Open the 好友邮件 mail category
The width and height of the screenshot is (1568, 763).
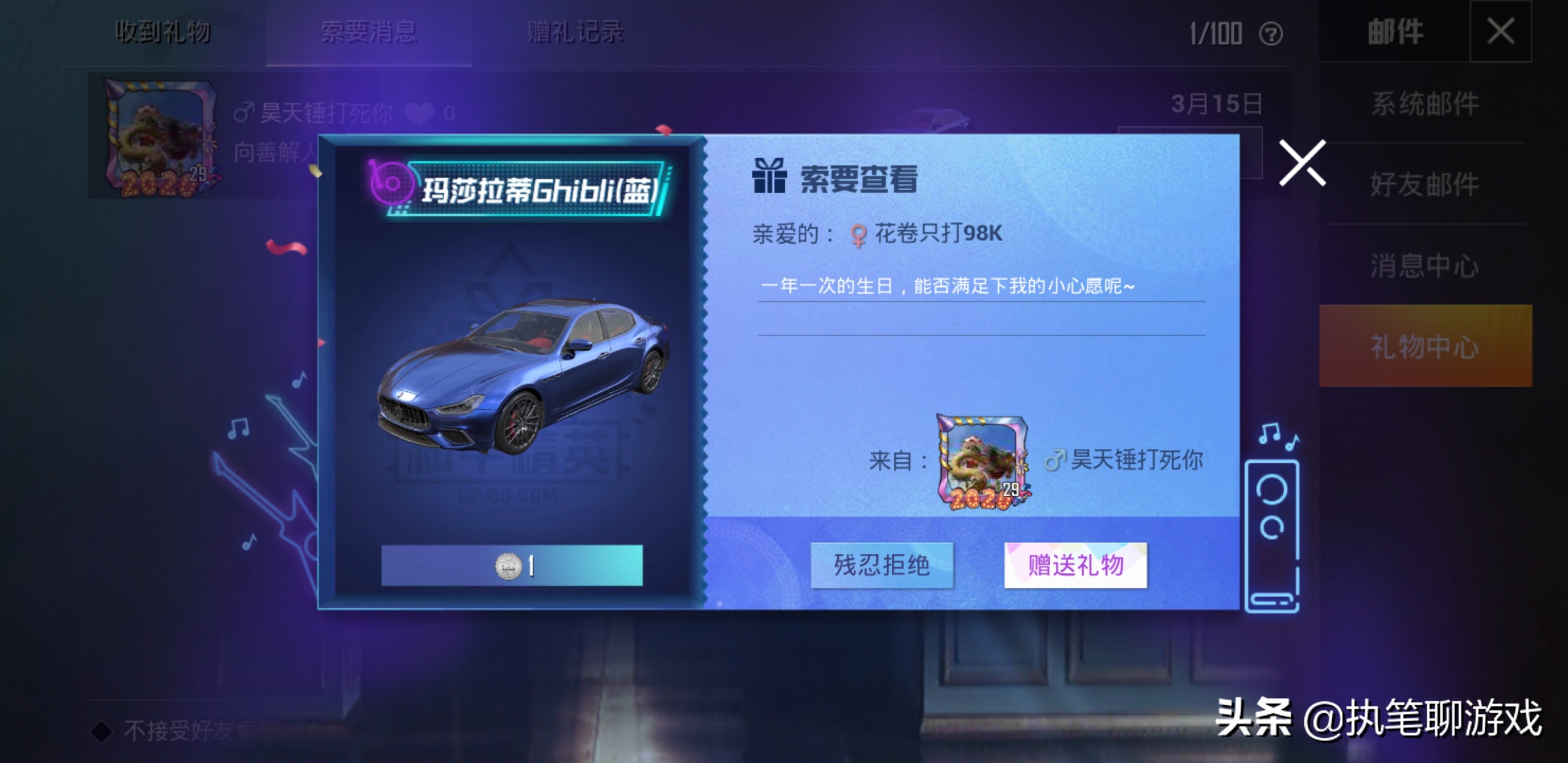tap(1425, 185)
